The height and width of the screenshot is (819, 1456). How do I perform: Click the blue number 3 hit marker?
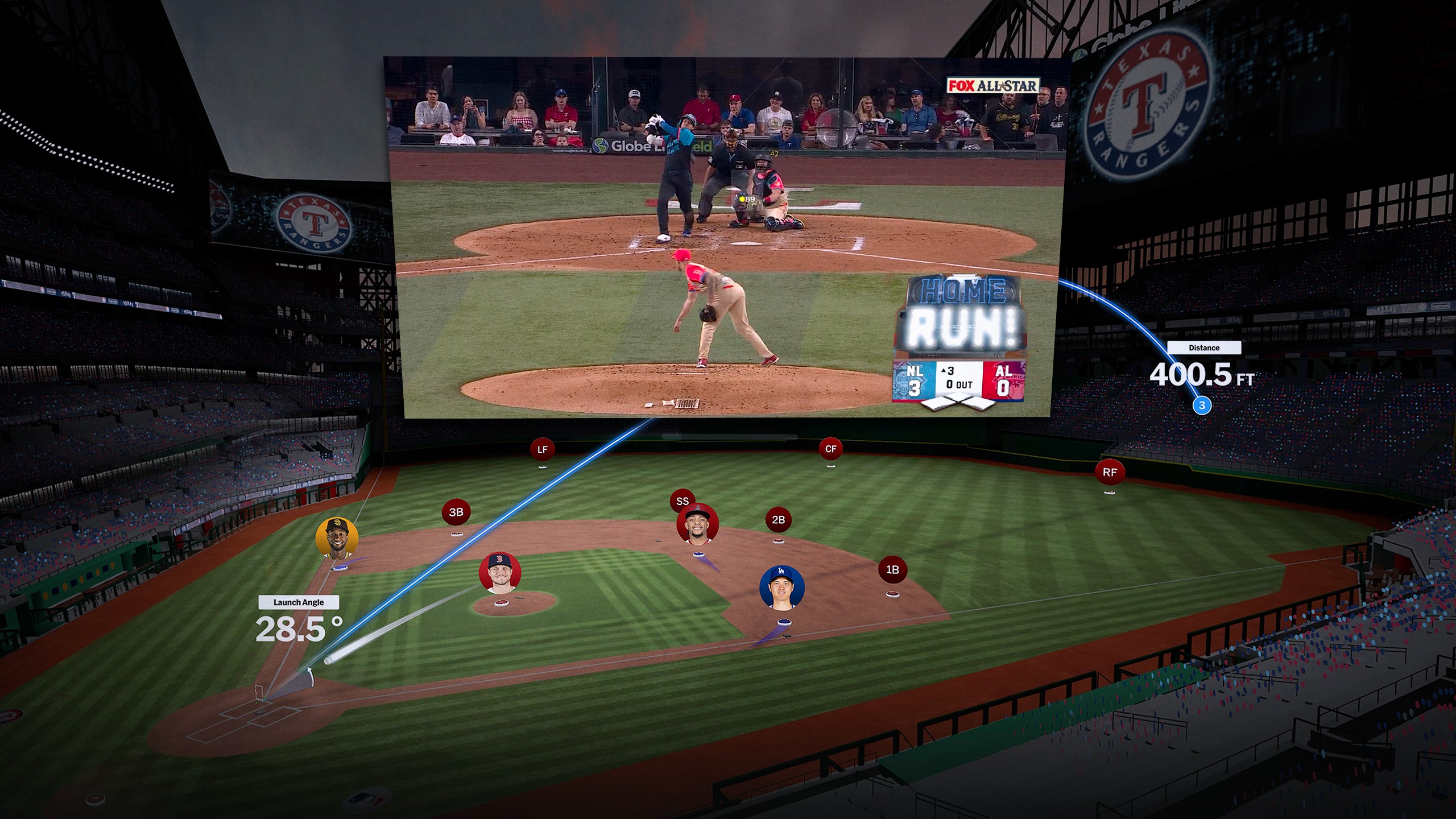click(1202, 406)
